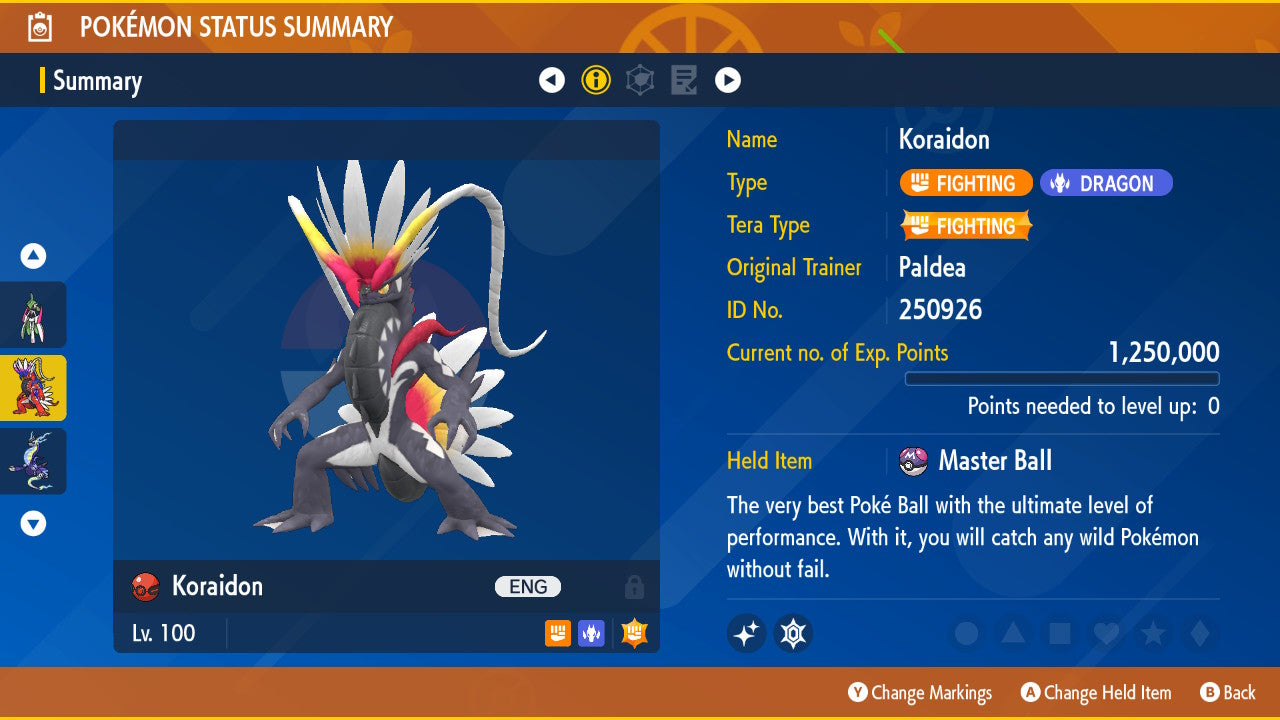1280x720 pixels.
Task: Click the Master Ball held item
Action: (x=993, y=461)
